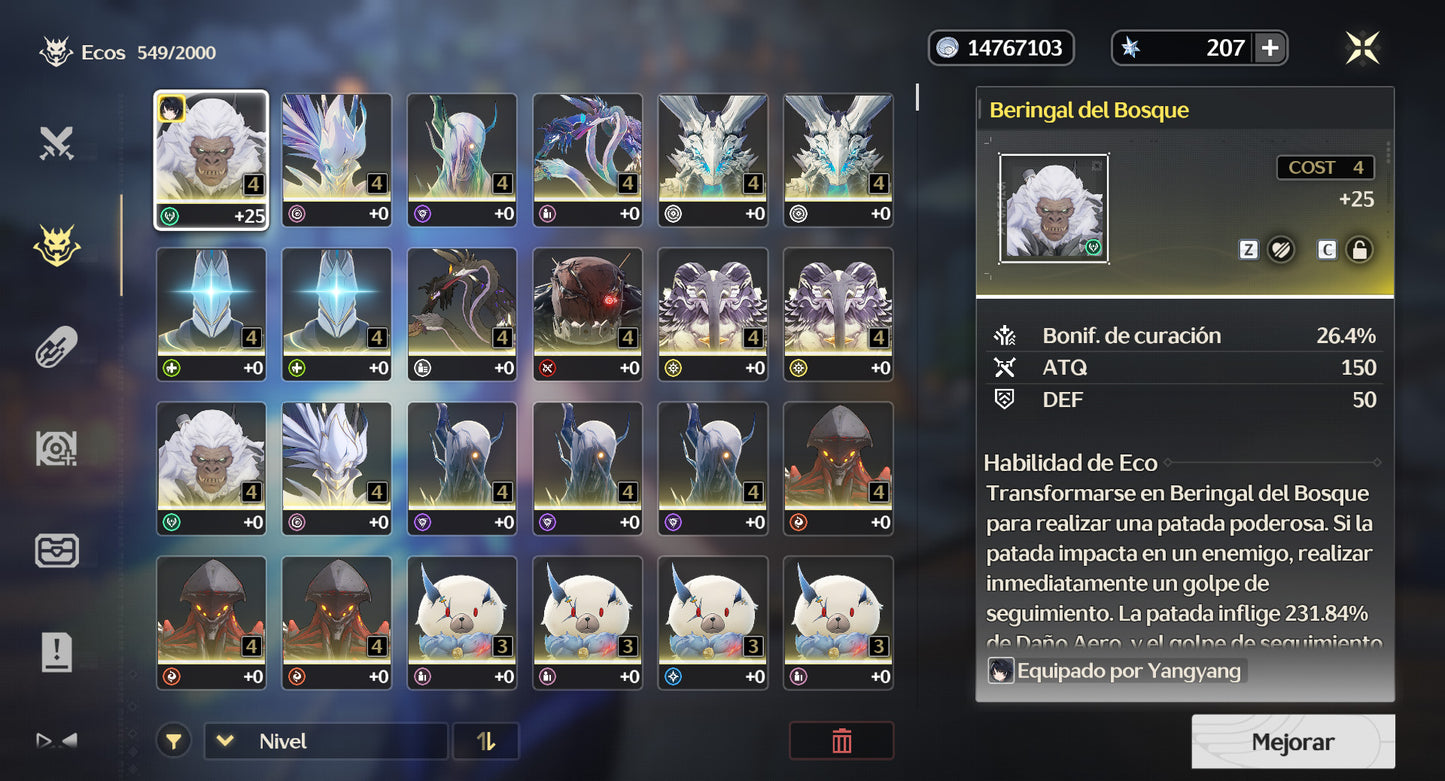The height and width of the screenshot is (781, 1445).
Task: Toggle the discard mark on this echo
Action: (x=1280, y=250)
